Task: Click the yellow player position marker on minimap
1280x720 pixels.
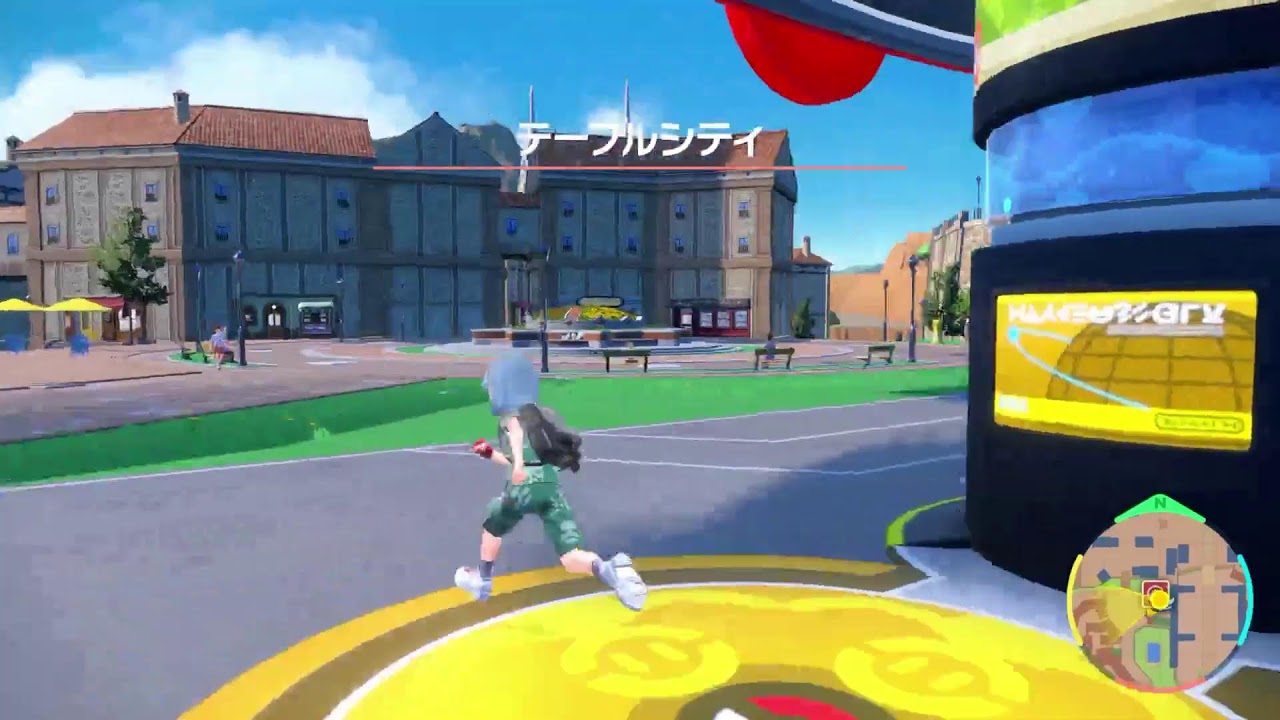Action: [1158, 598]
